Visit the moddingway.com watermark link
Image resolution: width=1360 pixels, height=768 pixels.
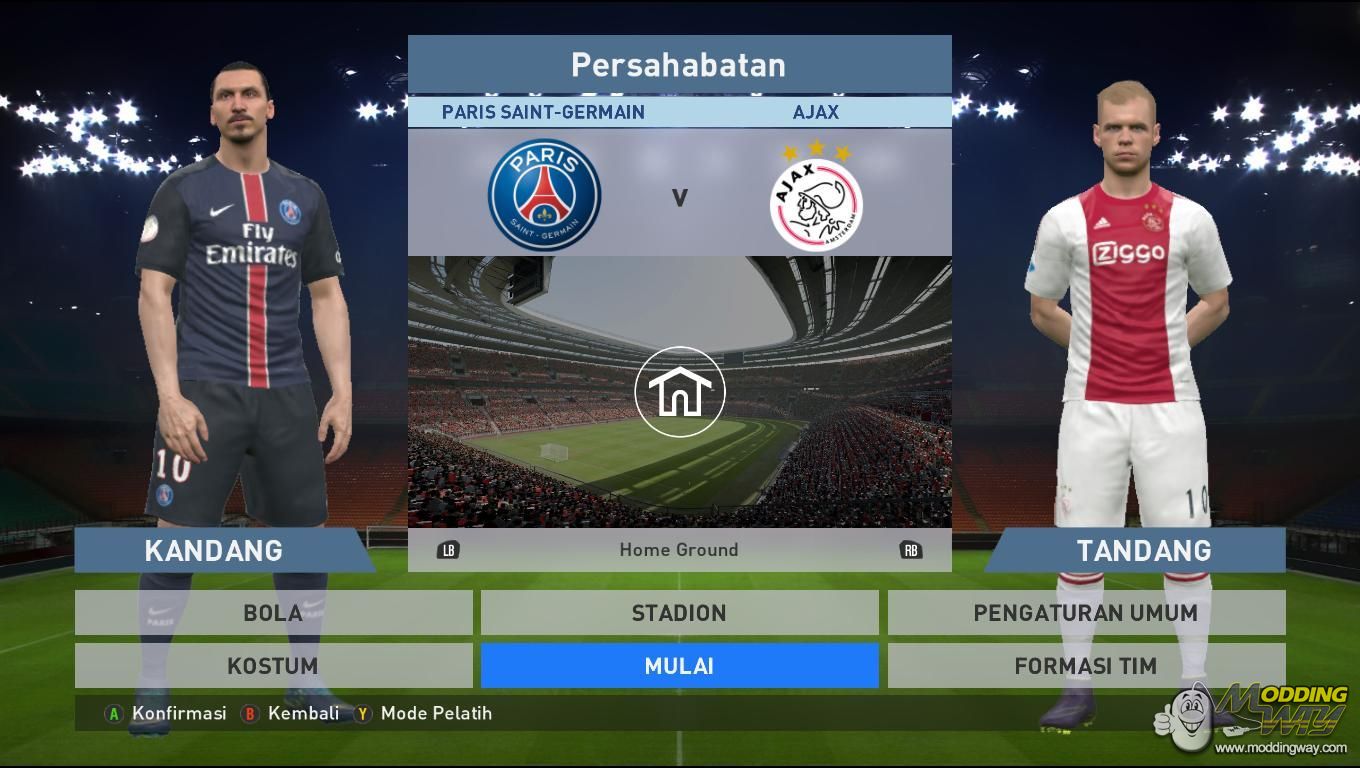[x=1281, y=747]
